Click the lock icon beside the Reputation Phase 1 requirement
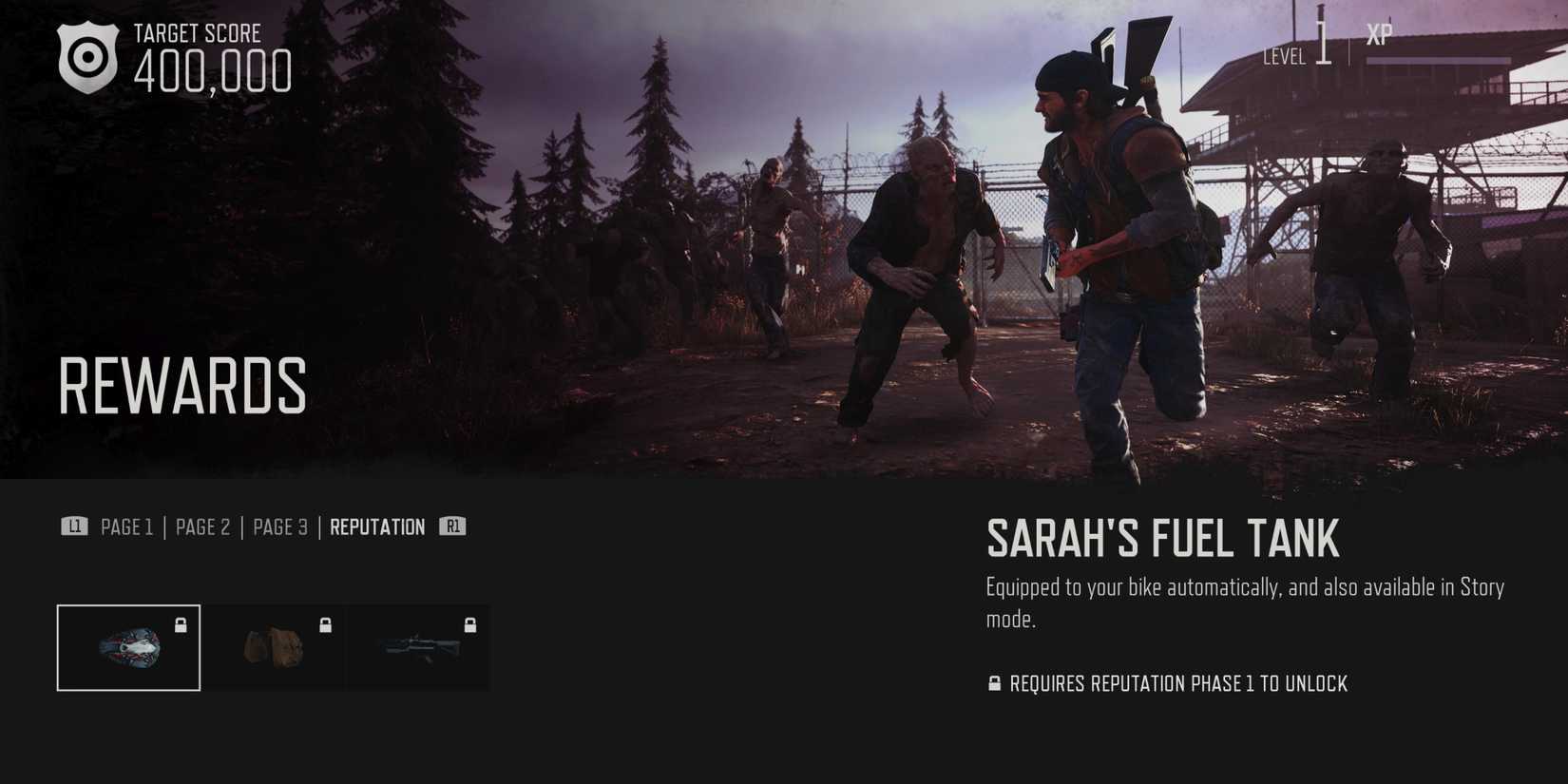Screen dimensions: 1568x784 point(995,683)
